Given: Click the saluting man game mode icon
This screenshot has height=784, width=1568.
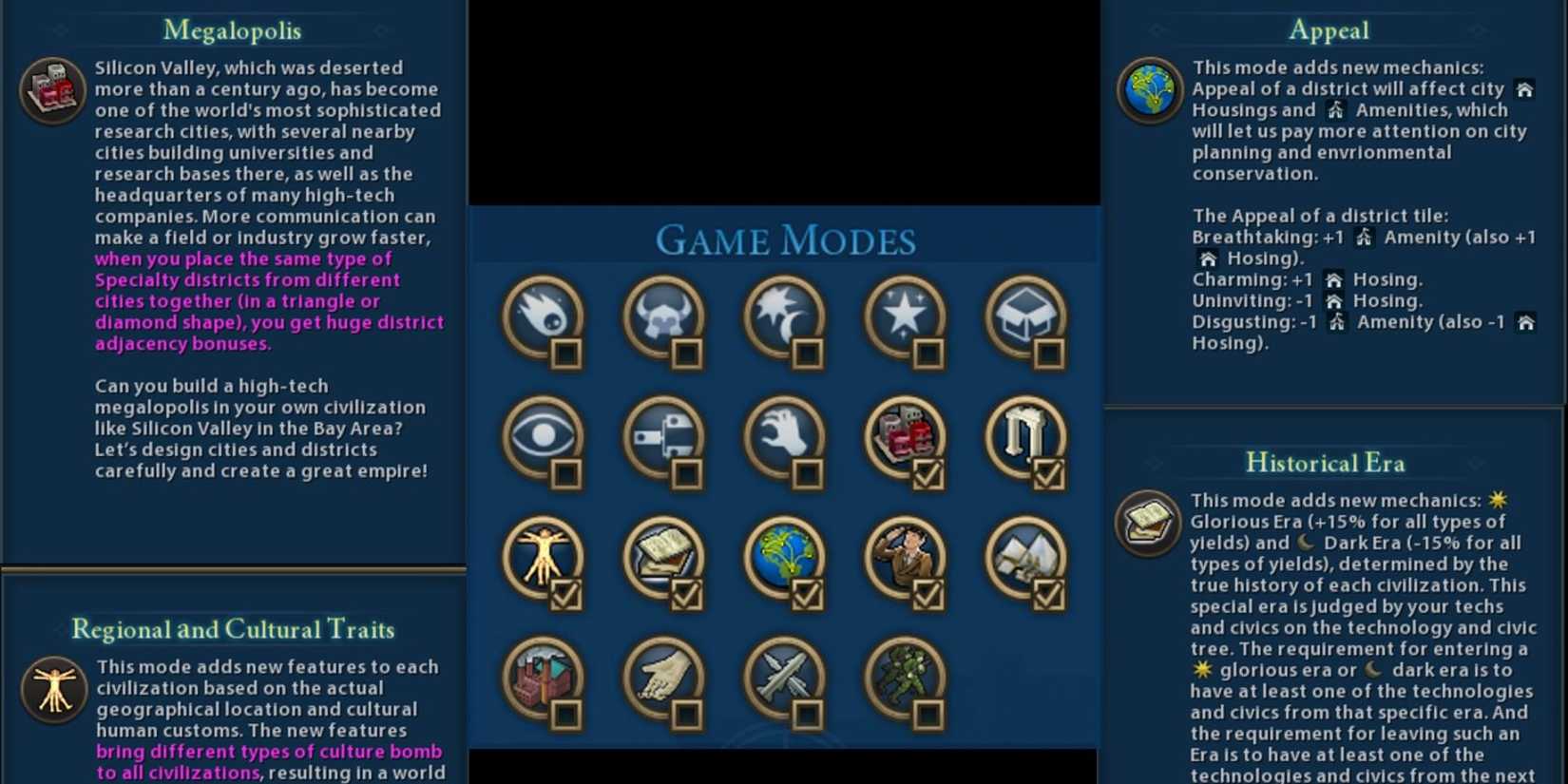Looking at the screenshot, I should 904,559.
